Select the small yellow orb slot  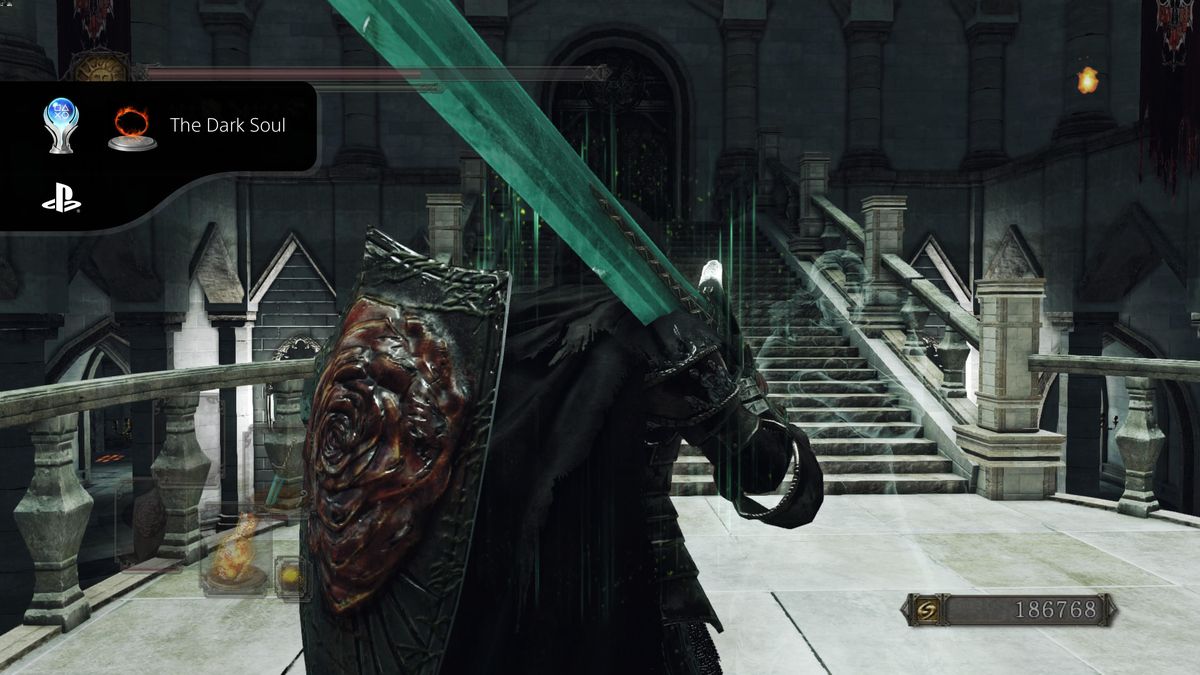pos(291,575)
